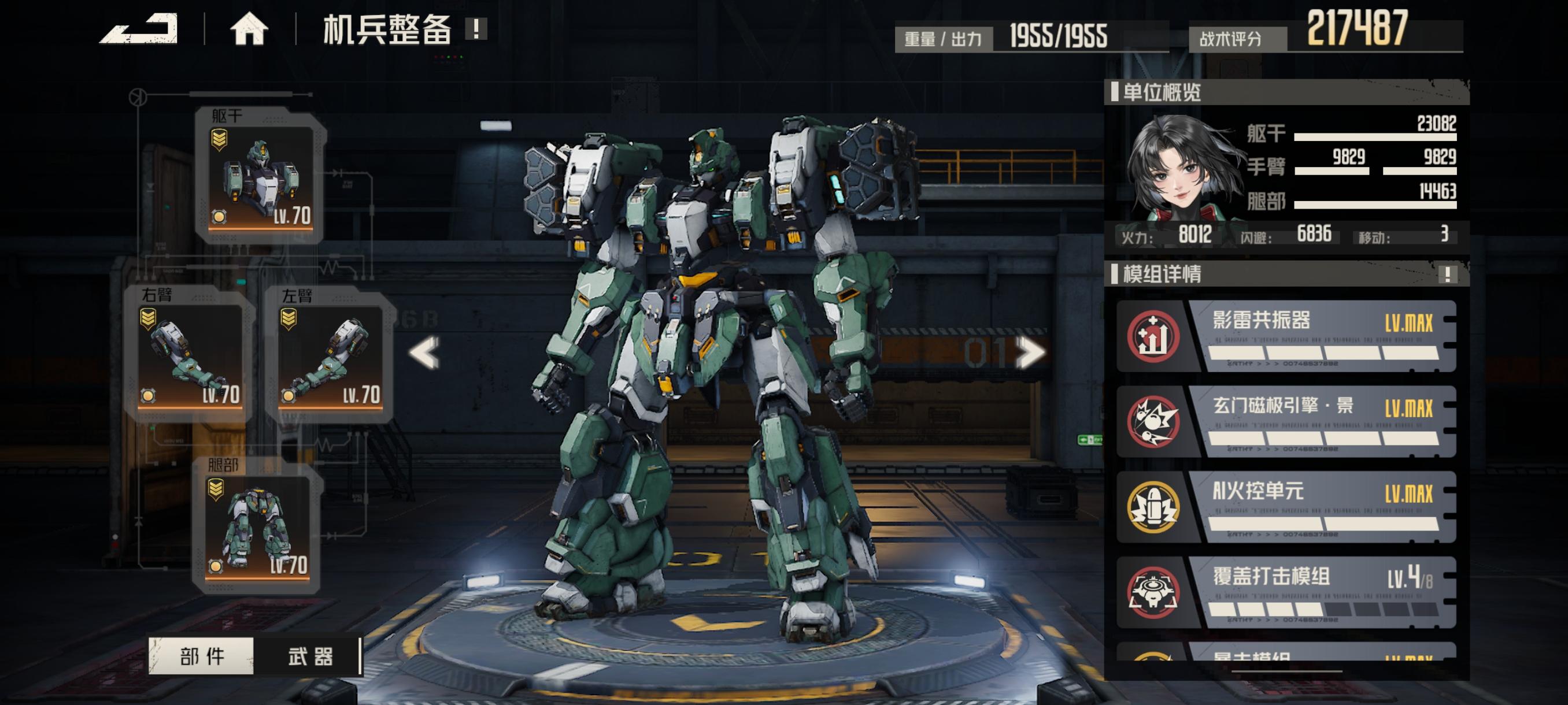Open the home screen icon
The image size is (1568, 705).
tap(249, 28)
